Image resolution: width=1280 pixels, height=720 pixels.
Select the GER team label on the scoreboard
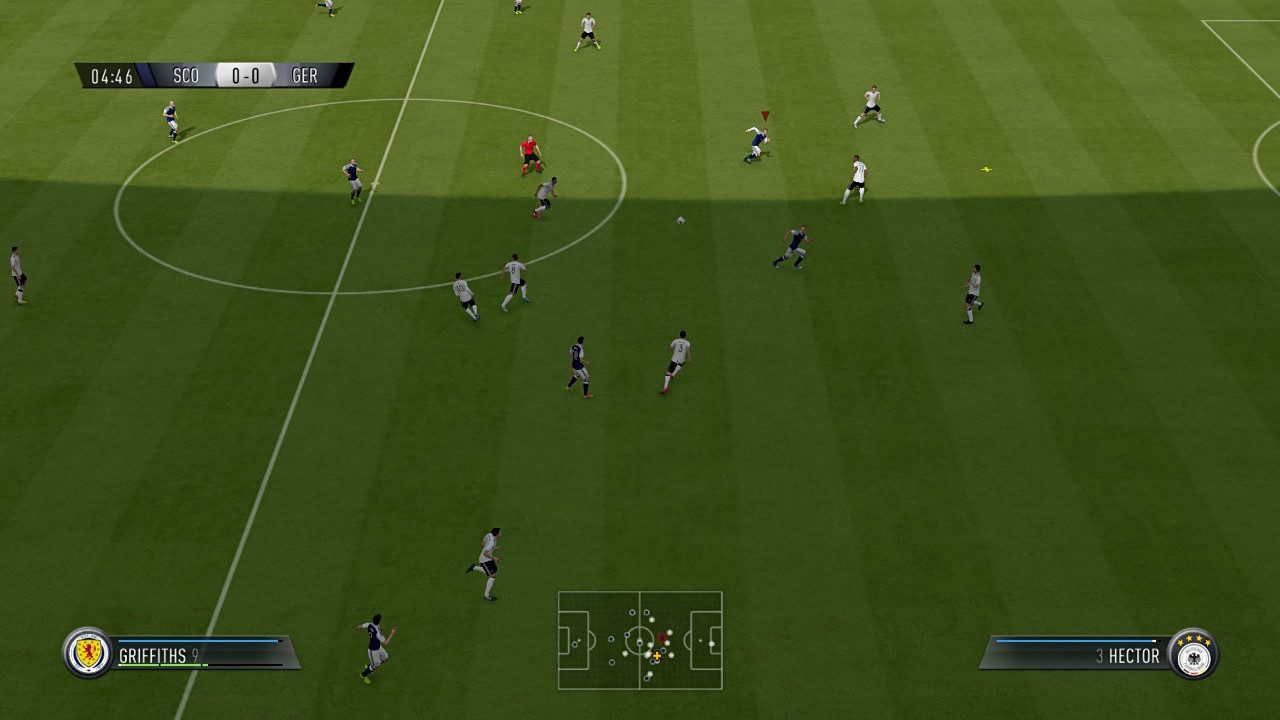point(303,74)
